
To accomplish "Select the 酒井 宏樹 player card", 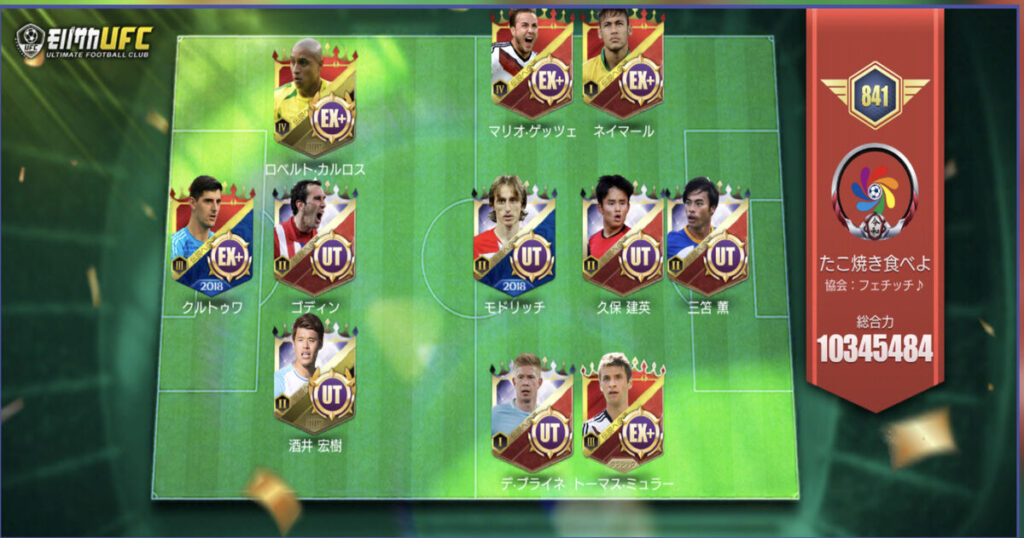I will click(x=314, y=376).
